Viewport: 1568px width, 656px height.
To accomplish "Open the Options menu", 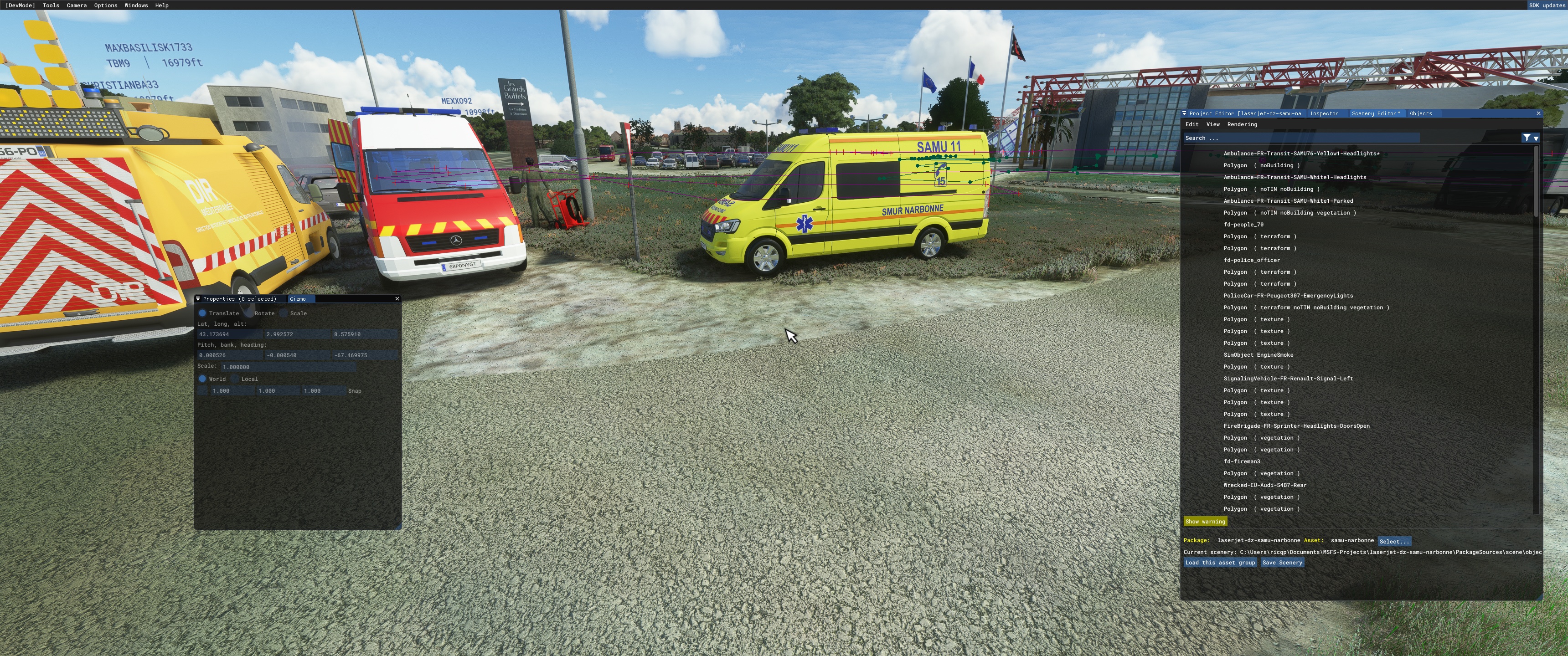I will pos(105,5).
